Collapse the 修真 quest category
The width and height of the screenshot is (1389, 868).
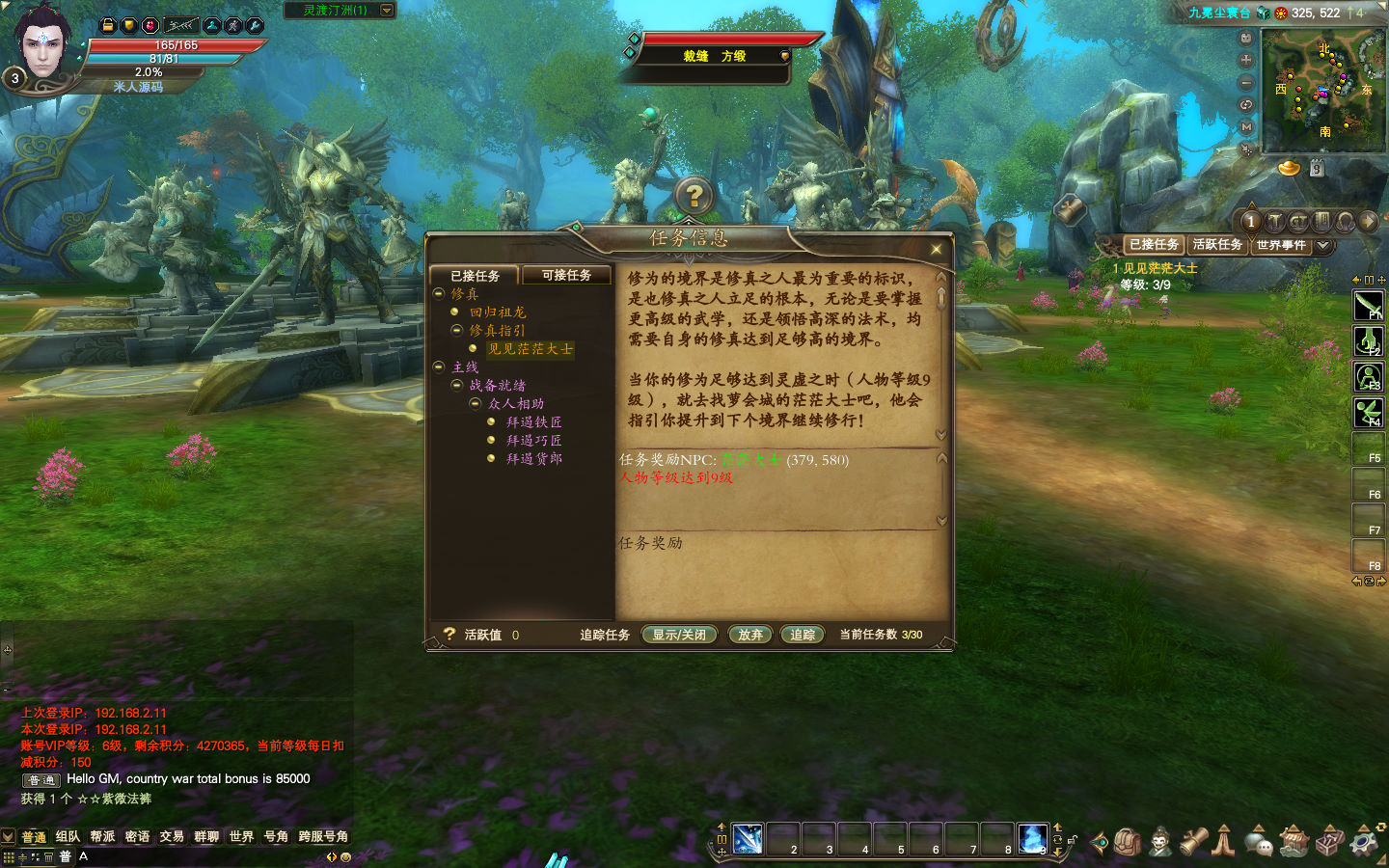(439, 294)
